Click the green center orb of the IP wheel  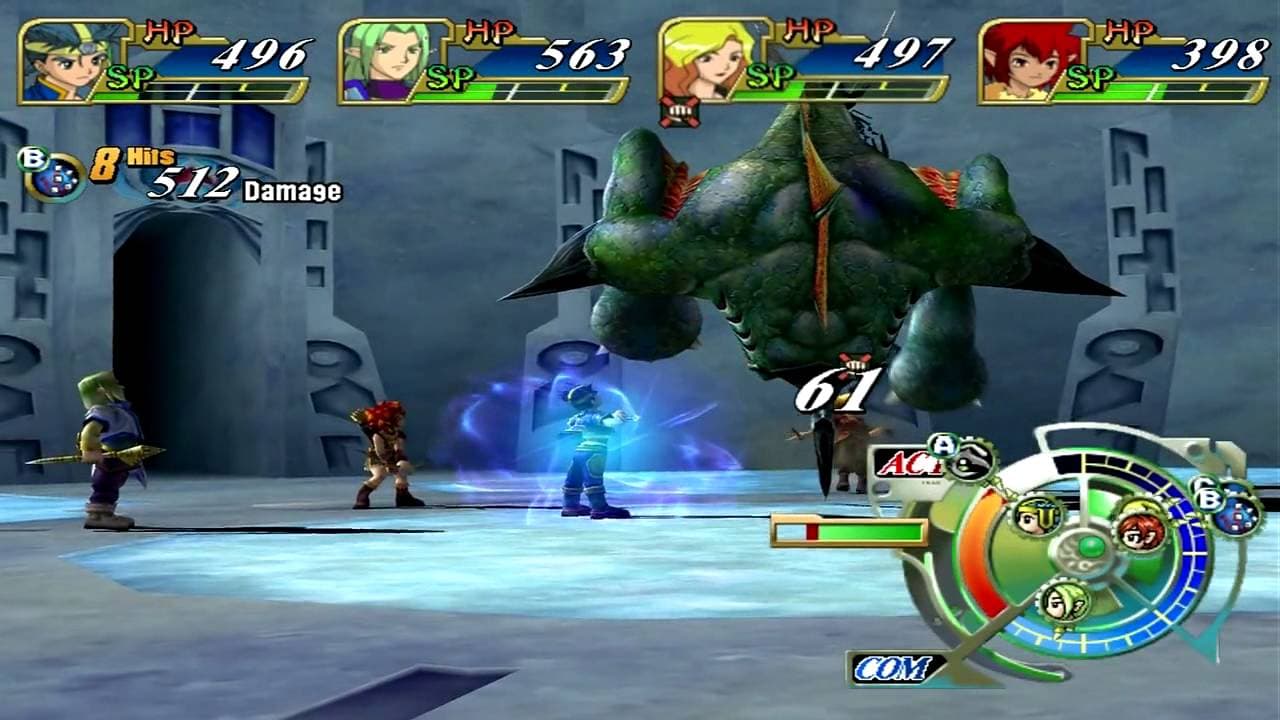click(1091, 547)
